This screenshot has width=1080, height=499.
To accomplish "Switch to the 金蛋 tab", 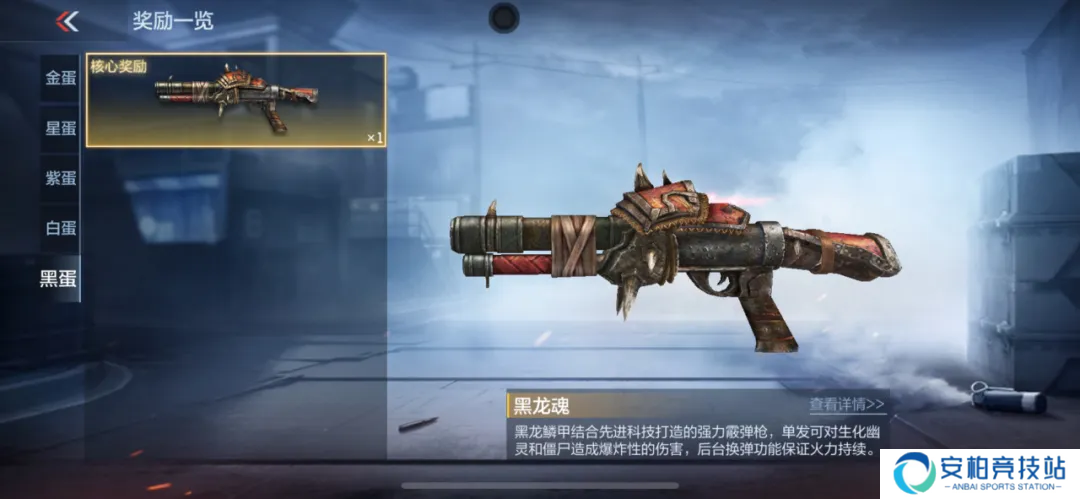I will (x=60, y=78).
